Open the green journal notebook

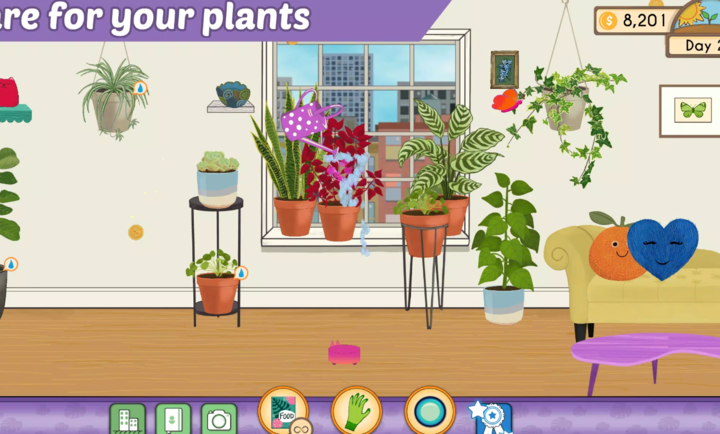(x=173, y=419)
